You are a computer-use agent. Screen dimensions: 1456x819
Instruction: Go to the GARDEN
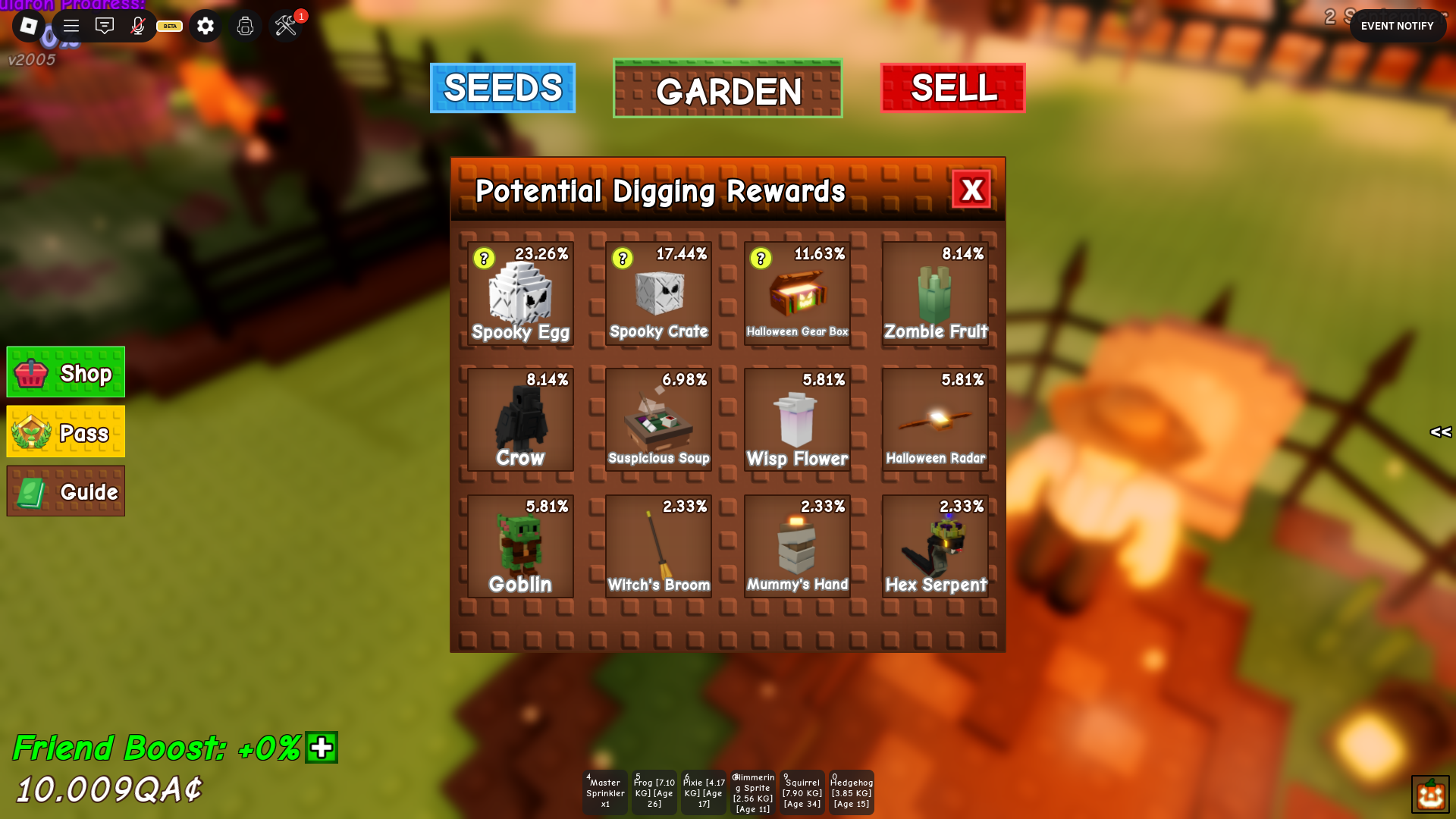point(727,89)
